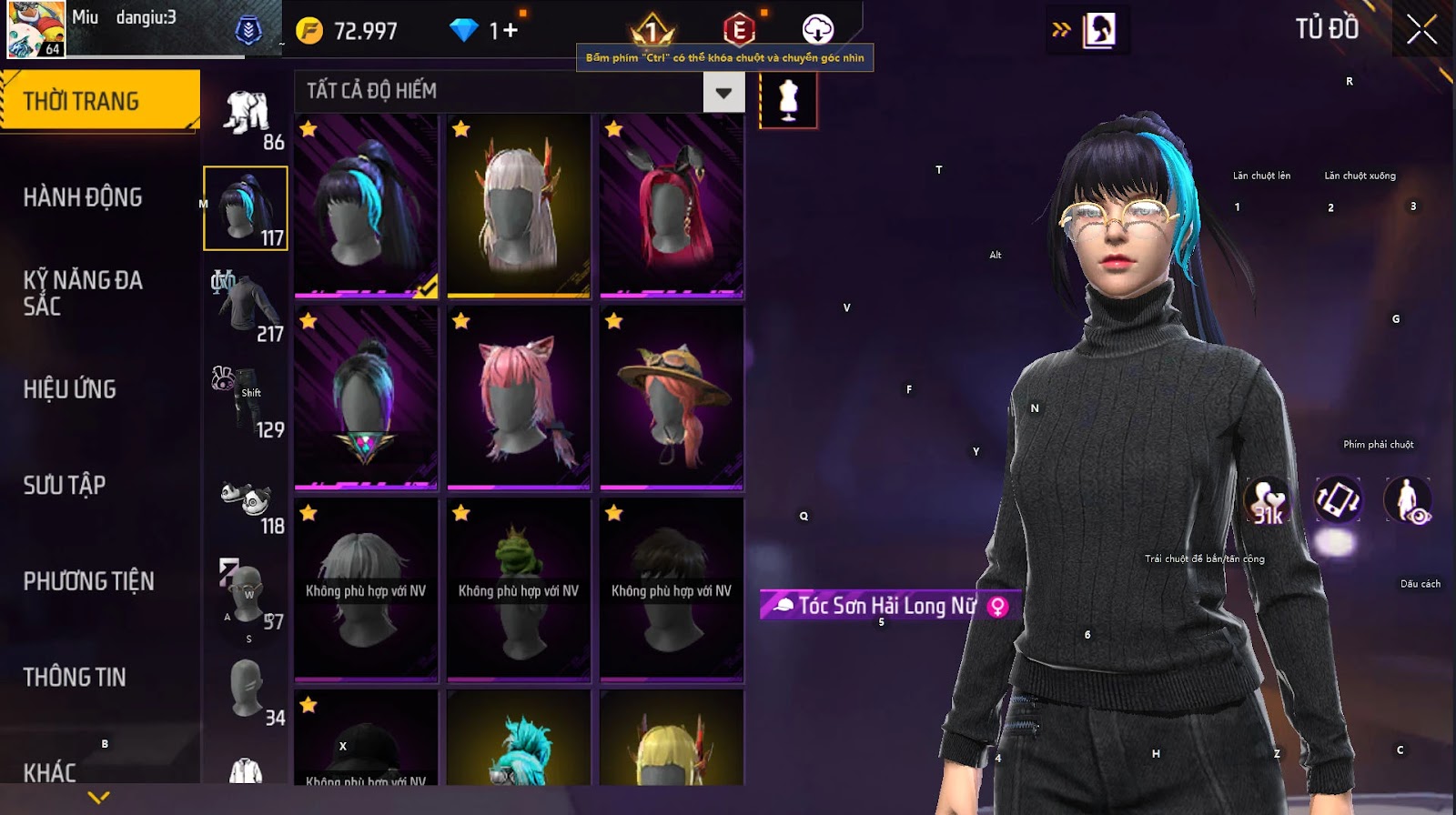The height and width of the screenshot is (815, 1456).
Task: Click the player avatar profile picture
Action: pyautogui.click(x=36, y=29)
